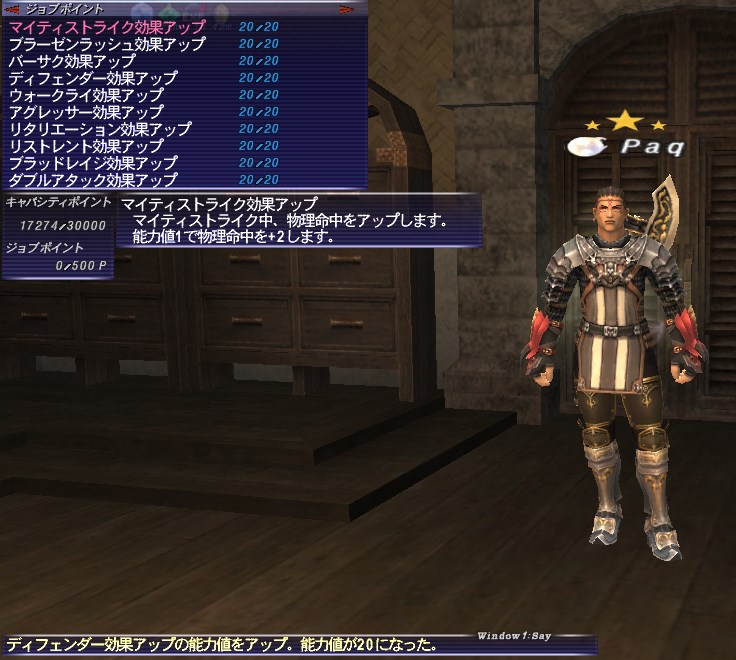Click the chat log message line
Screen dimensions: 736x660
222,646
